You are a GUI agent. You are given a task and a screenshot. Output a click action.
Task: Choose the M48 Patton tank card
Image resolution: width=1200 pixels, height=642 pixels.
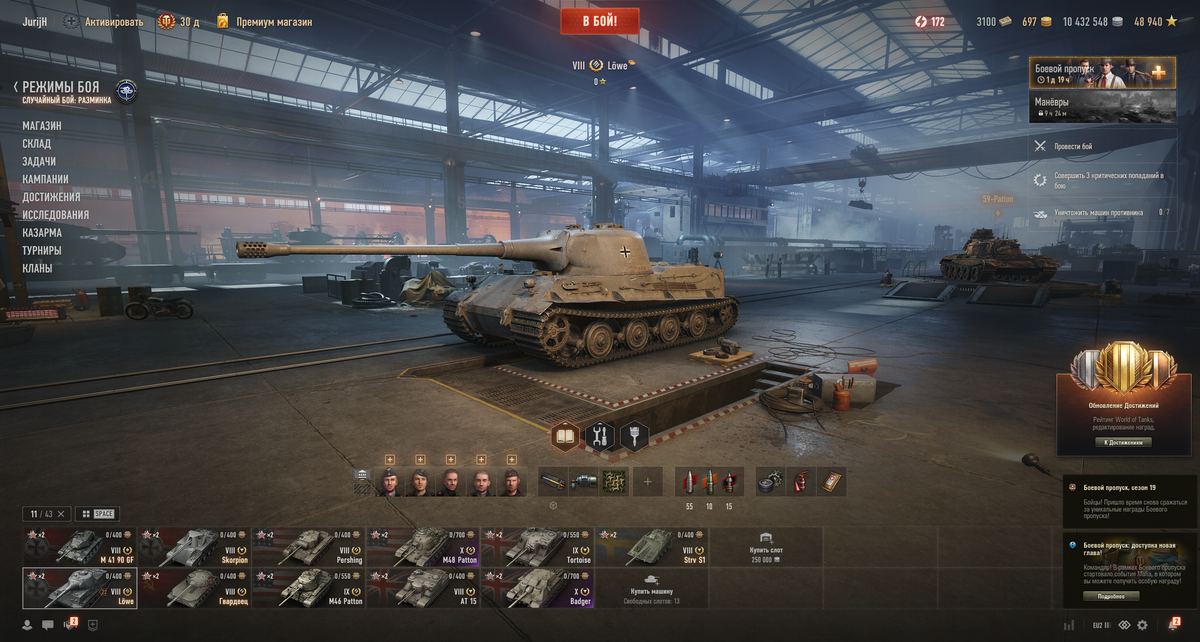423,546
